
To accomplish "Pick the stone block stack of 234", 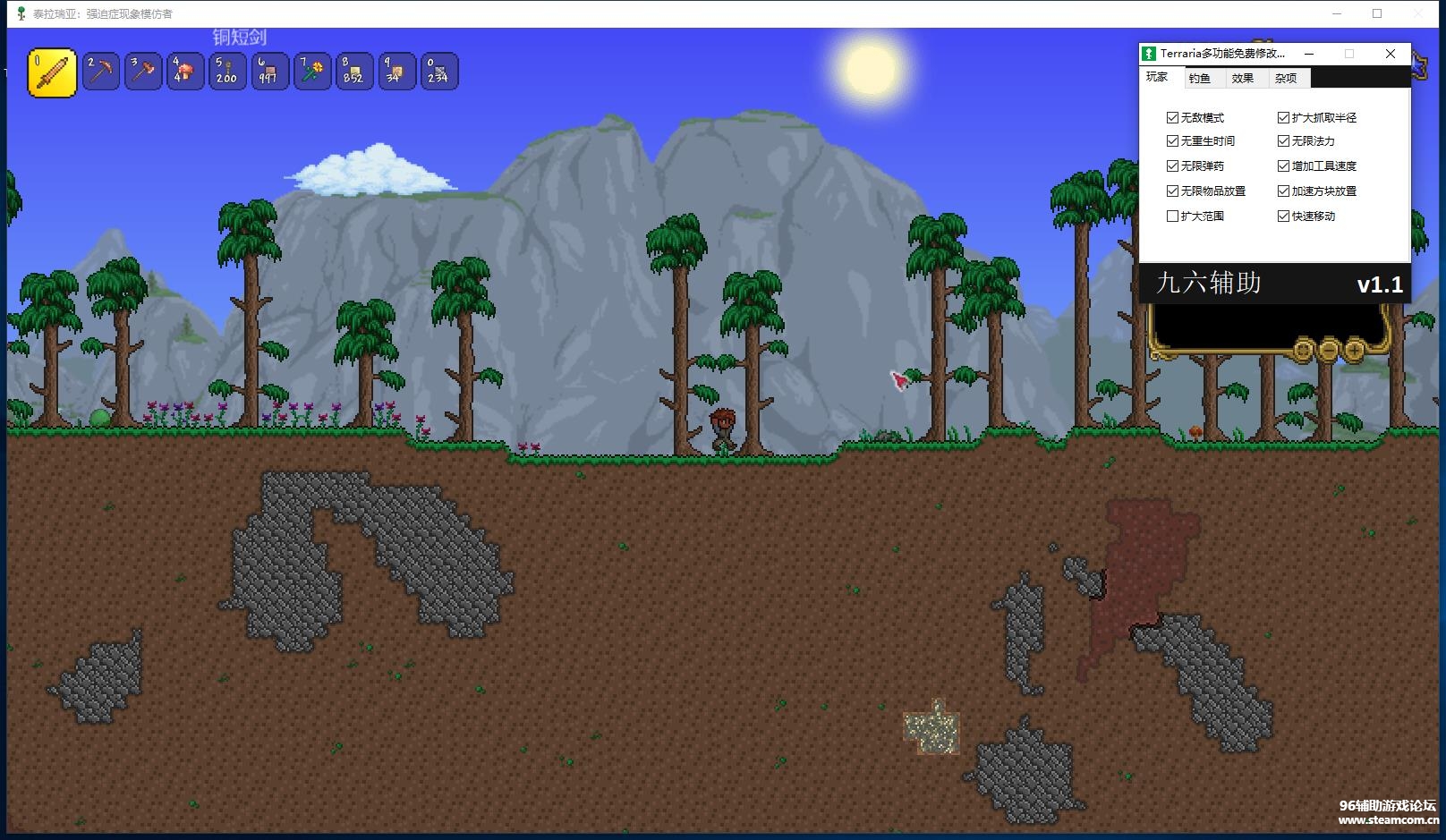I will [x=437, y=72].
